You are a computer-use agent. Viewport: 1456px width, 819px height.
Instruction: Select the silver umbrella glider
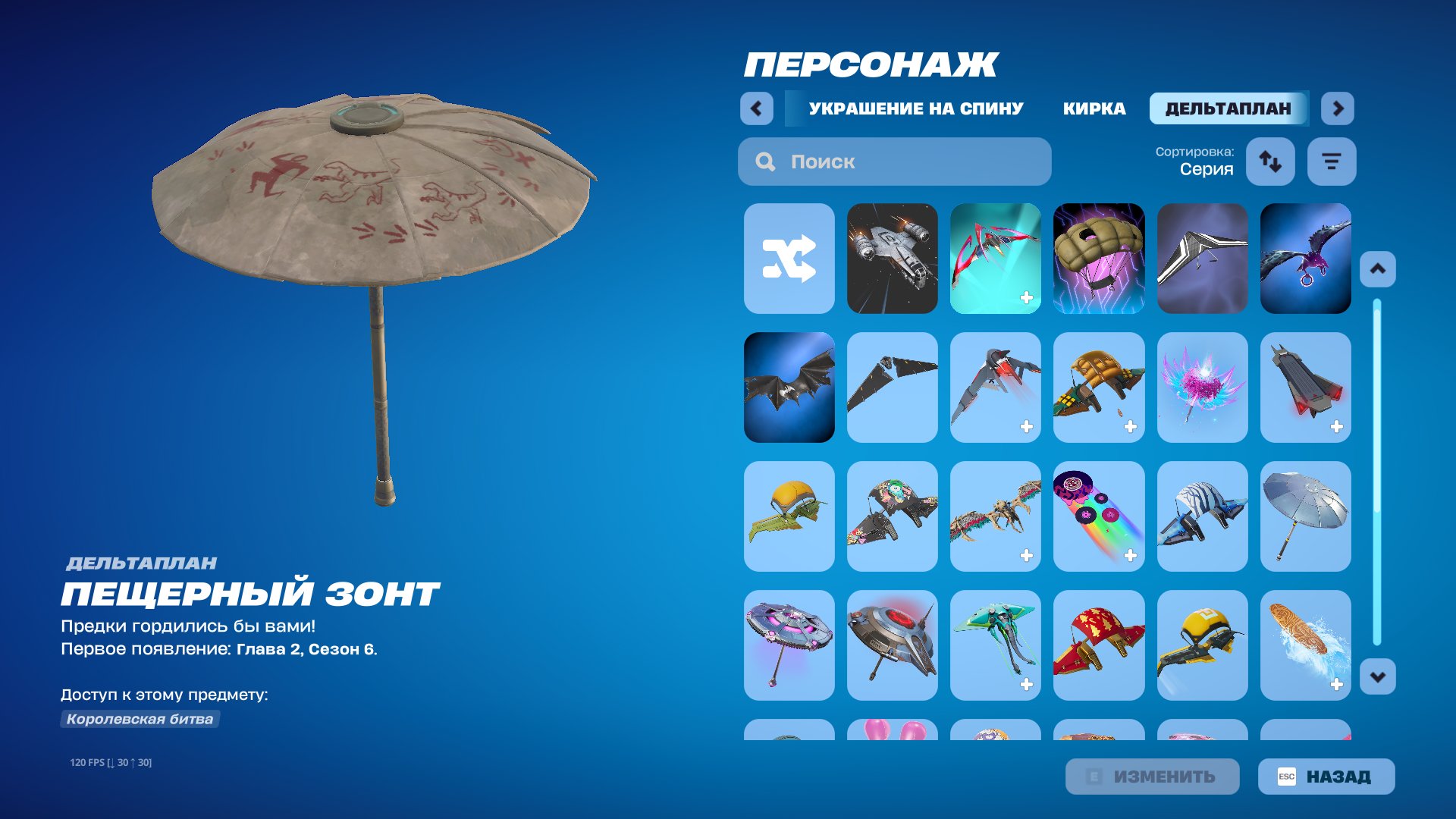(x=1306, y=516)
